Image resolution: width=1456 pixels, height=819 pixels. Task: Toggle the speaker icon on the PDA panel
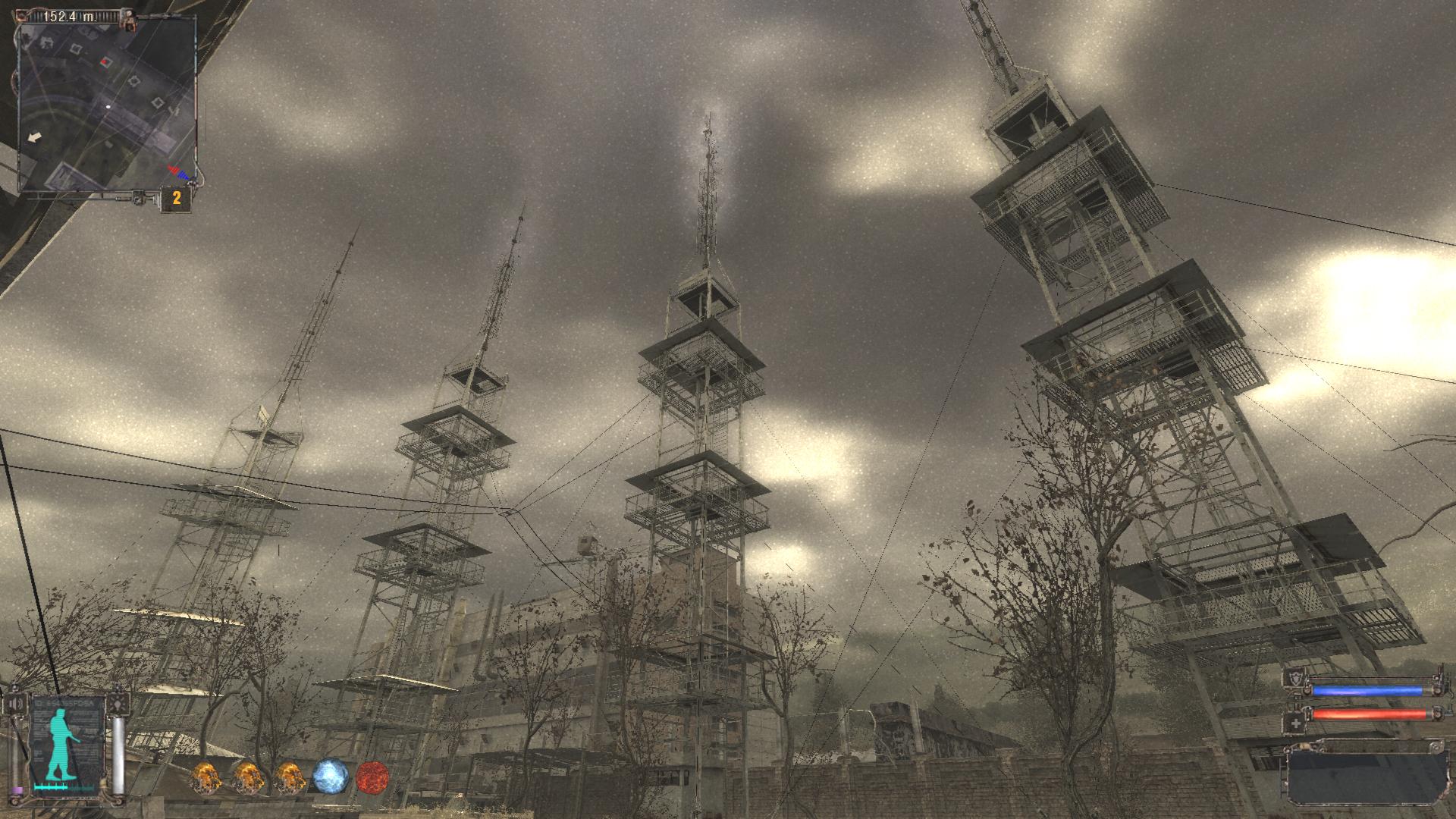16,704
